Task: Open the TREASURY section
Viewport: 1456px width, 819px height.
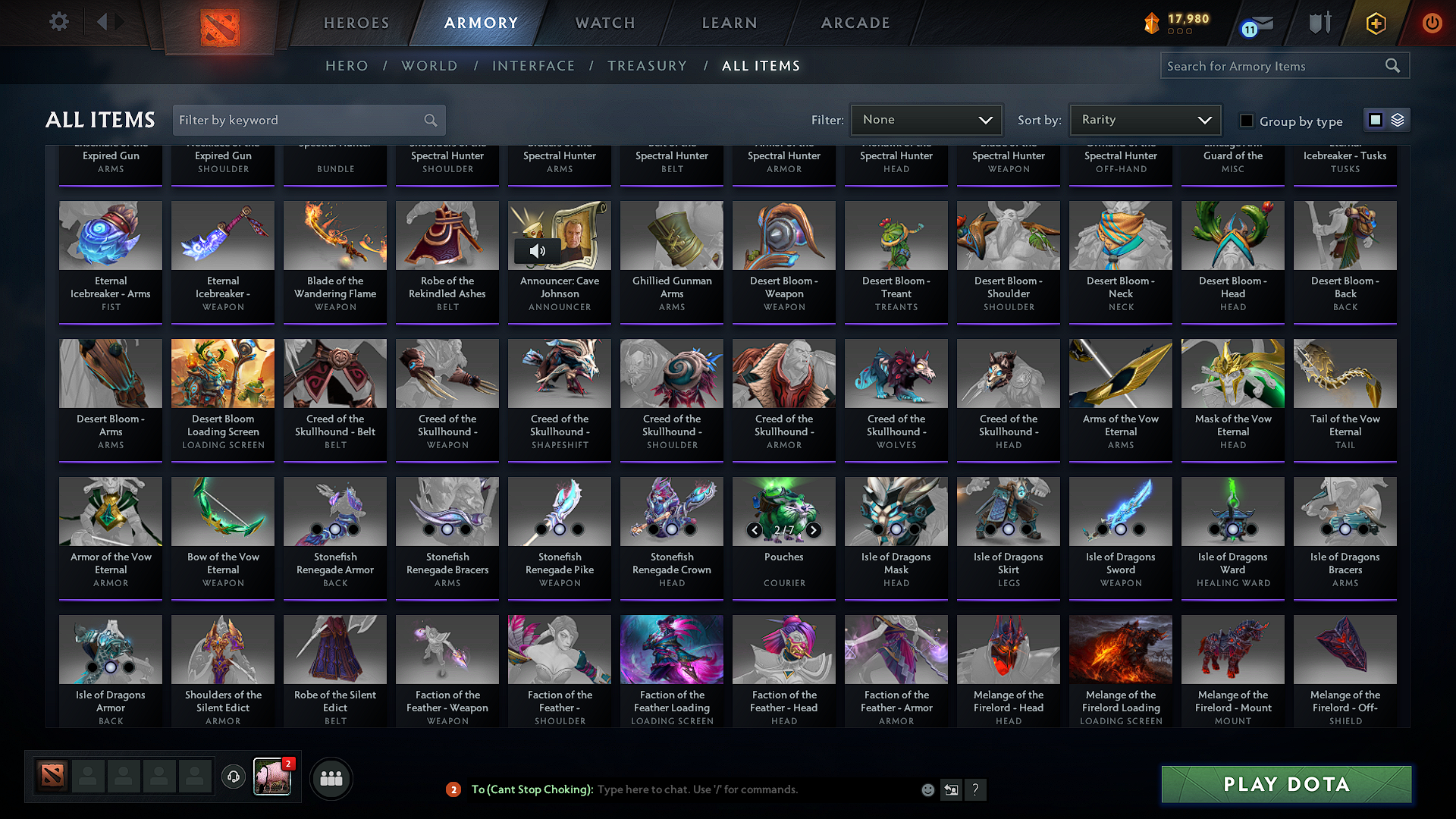Action: (647, 66)
